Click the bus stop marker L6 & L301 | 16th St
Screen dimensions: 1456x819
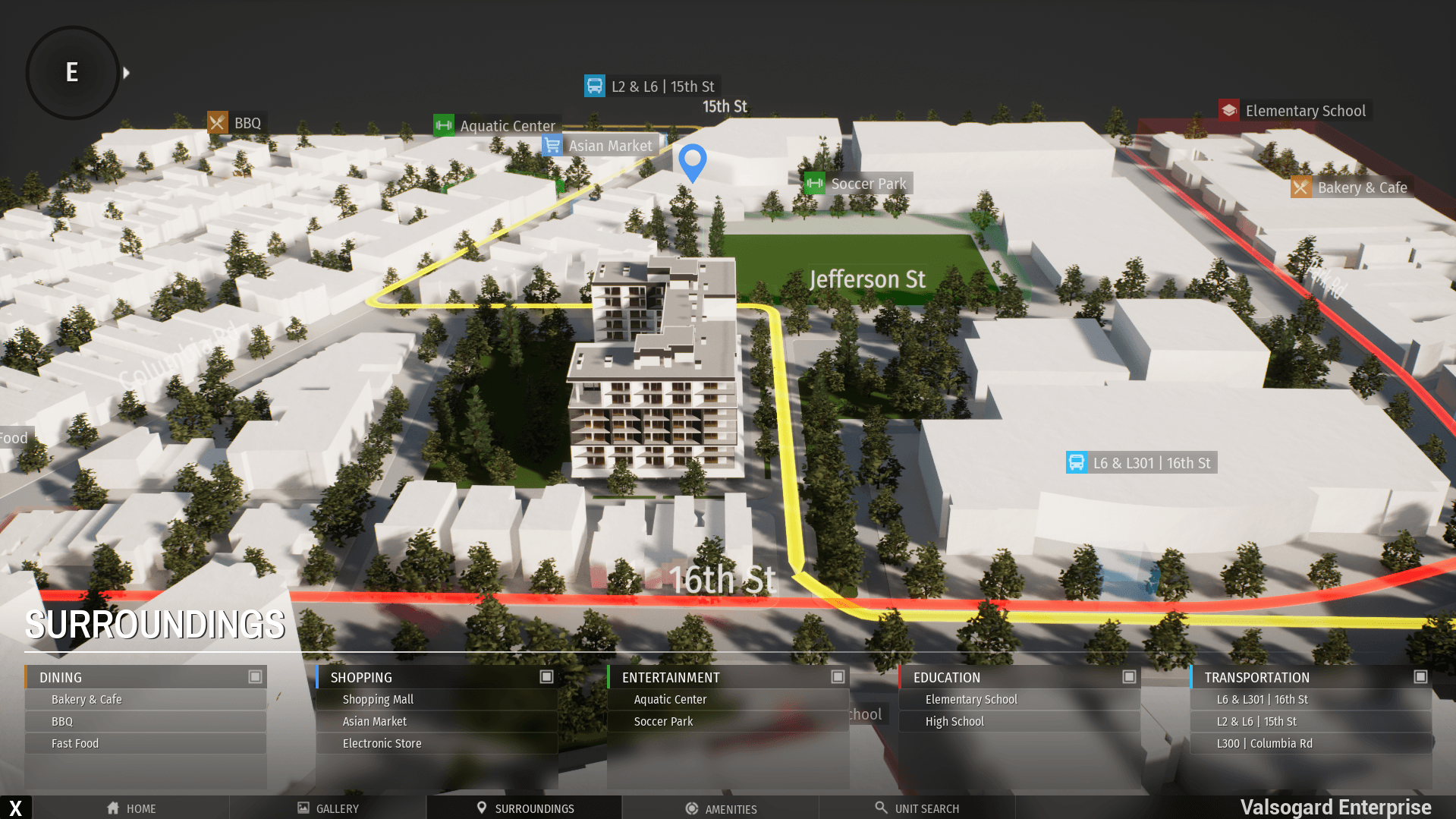click(1077, 461)
